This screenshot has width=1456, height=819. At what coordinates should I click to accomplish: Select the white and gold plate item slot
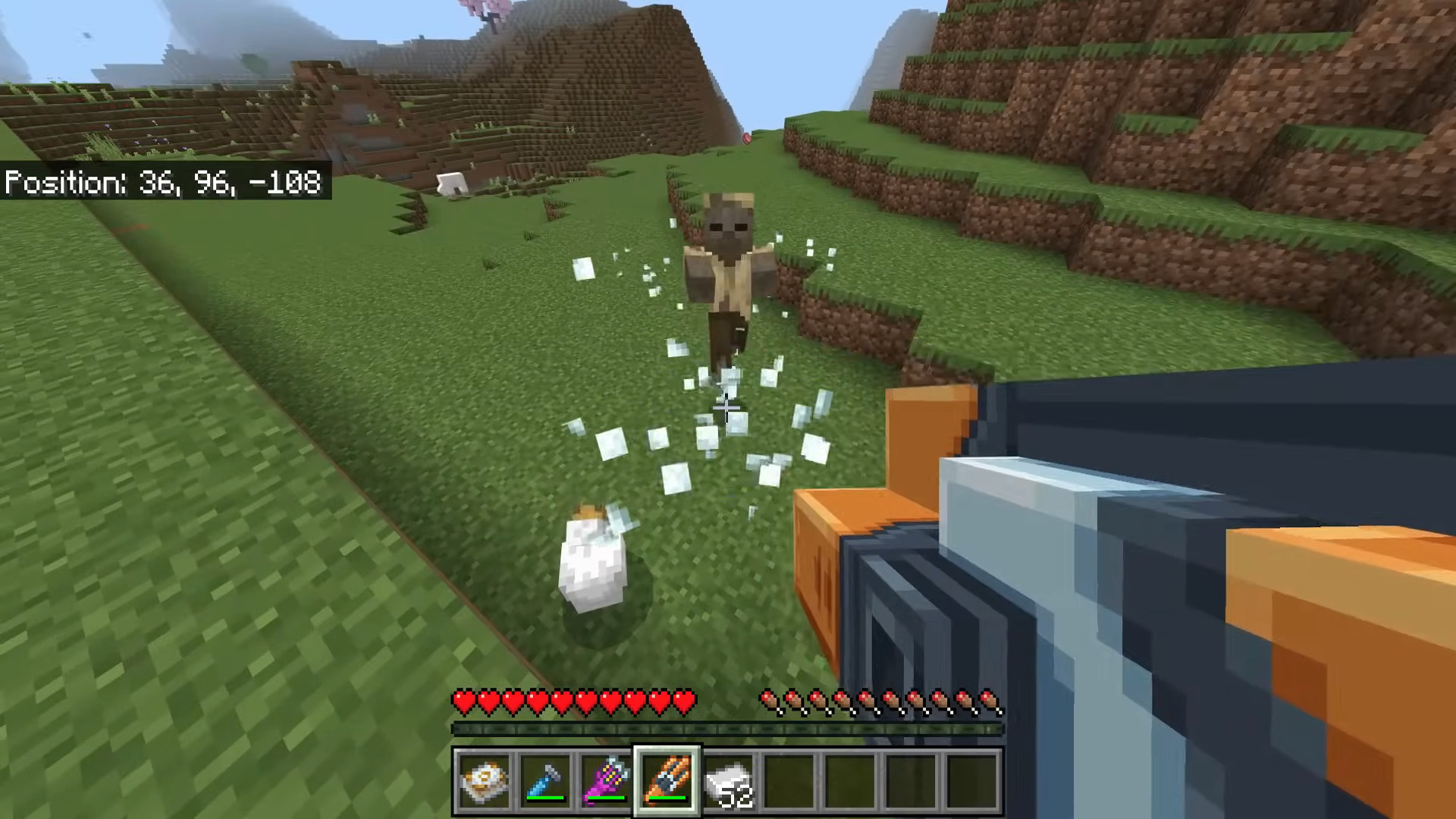point(484,780)
